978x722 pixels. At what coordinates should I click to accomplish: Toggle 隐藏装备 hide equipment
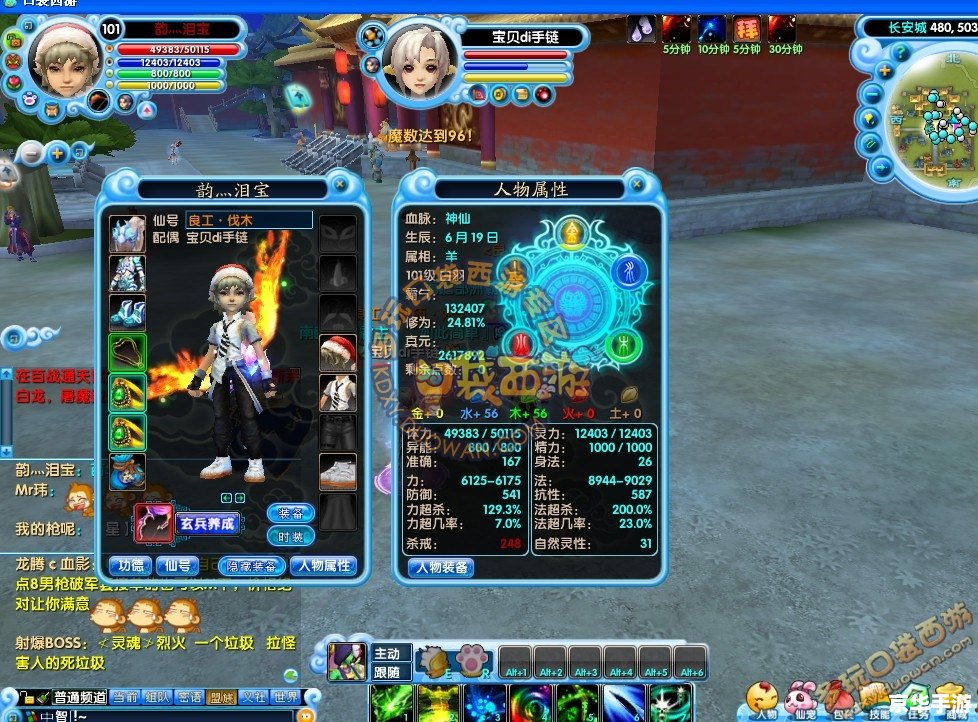coord(249,566)
